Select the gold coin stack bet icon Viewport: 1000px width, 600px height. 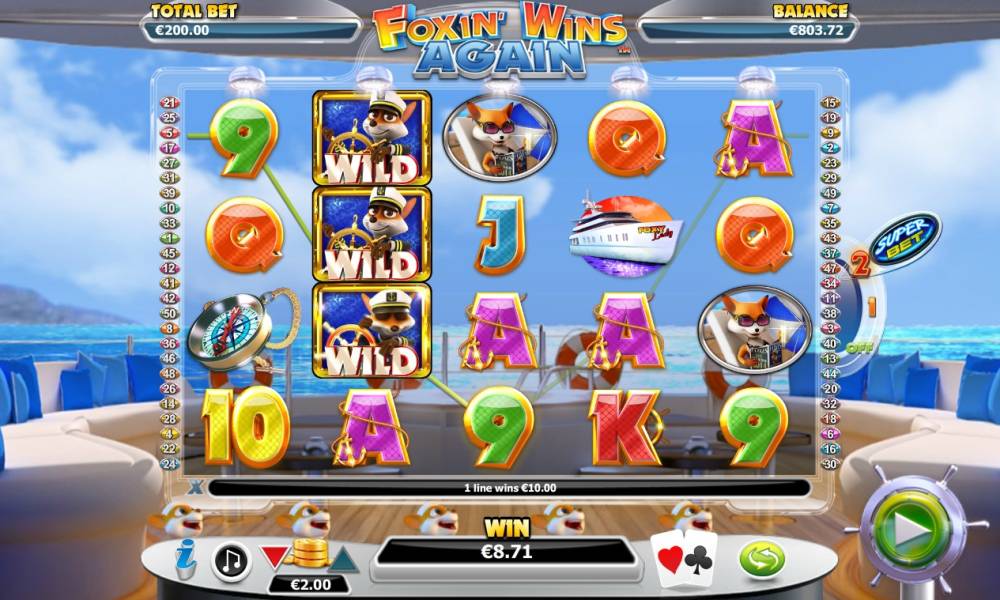point(307,552)
